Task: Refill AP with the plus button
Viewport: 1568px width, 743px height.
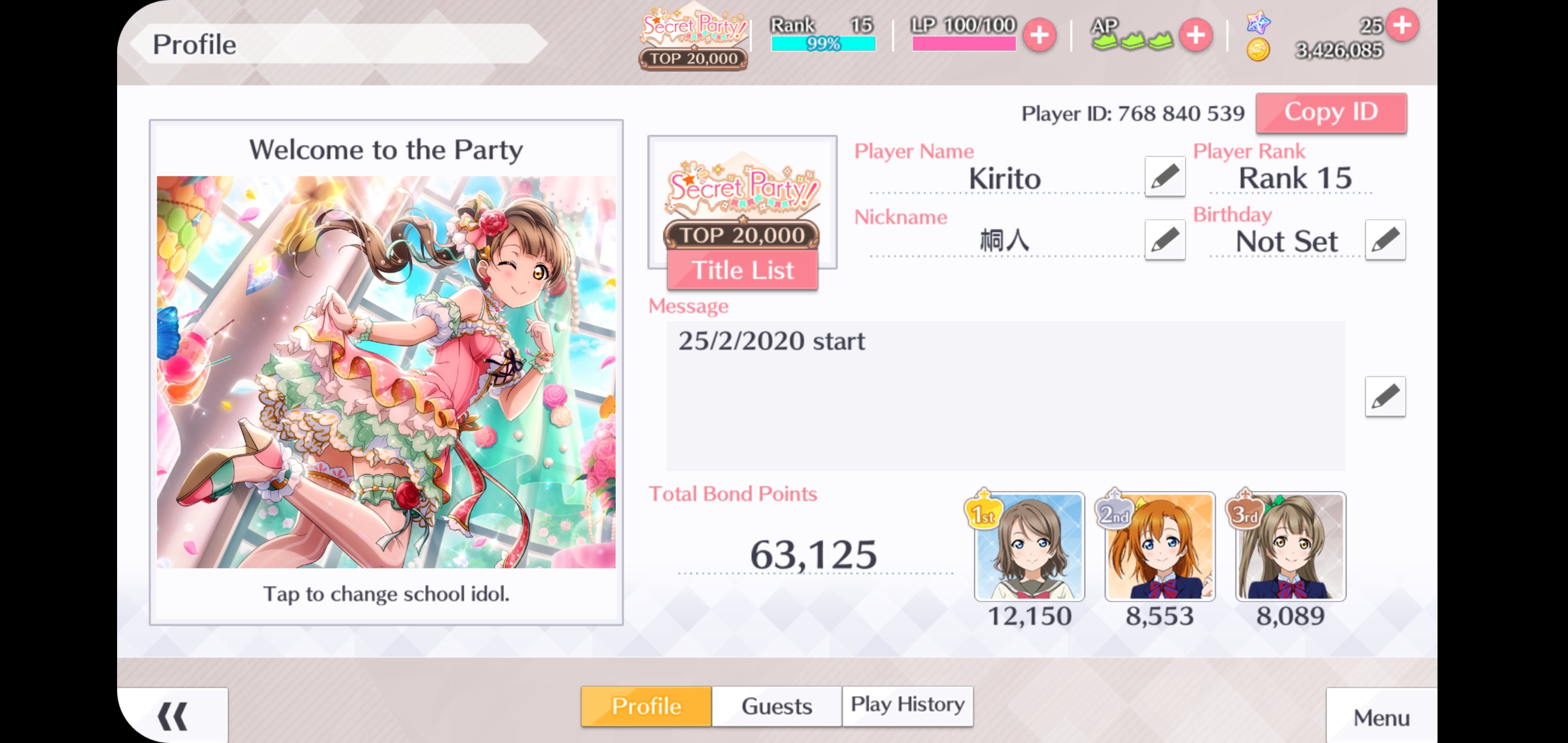Action: coord(1196,35)
